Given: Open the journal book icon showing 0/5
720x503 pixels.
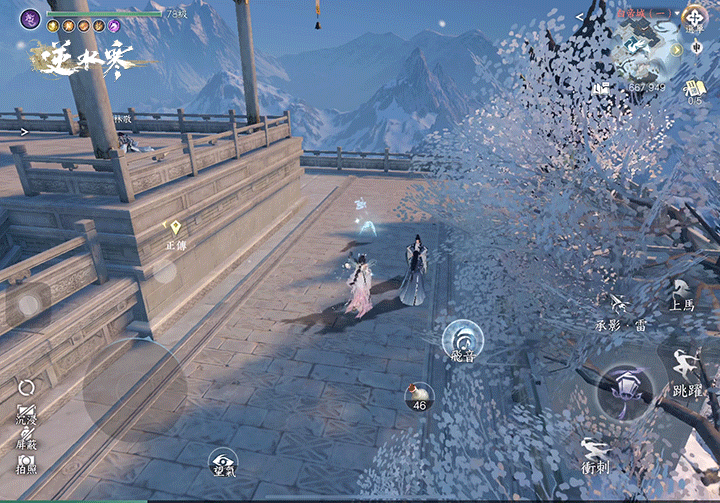Looking at the screenshot, I should 695,90.
